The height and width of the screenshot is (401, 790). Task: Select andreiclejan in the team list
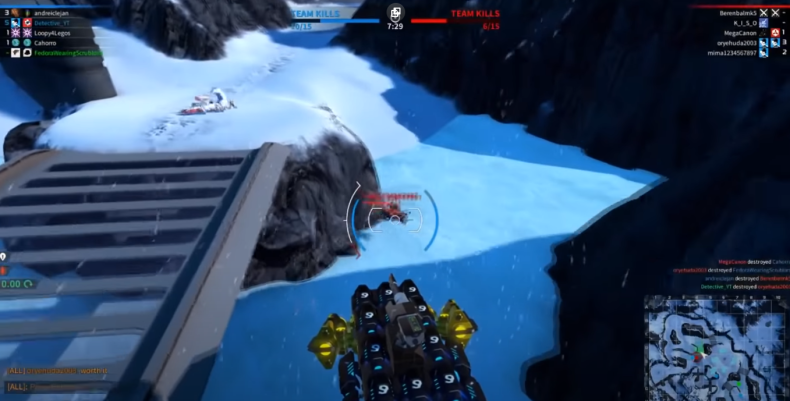(x=53, y=12)
